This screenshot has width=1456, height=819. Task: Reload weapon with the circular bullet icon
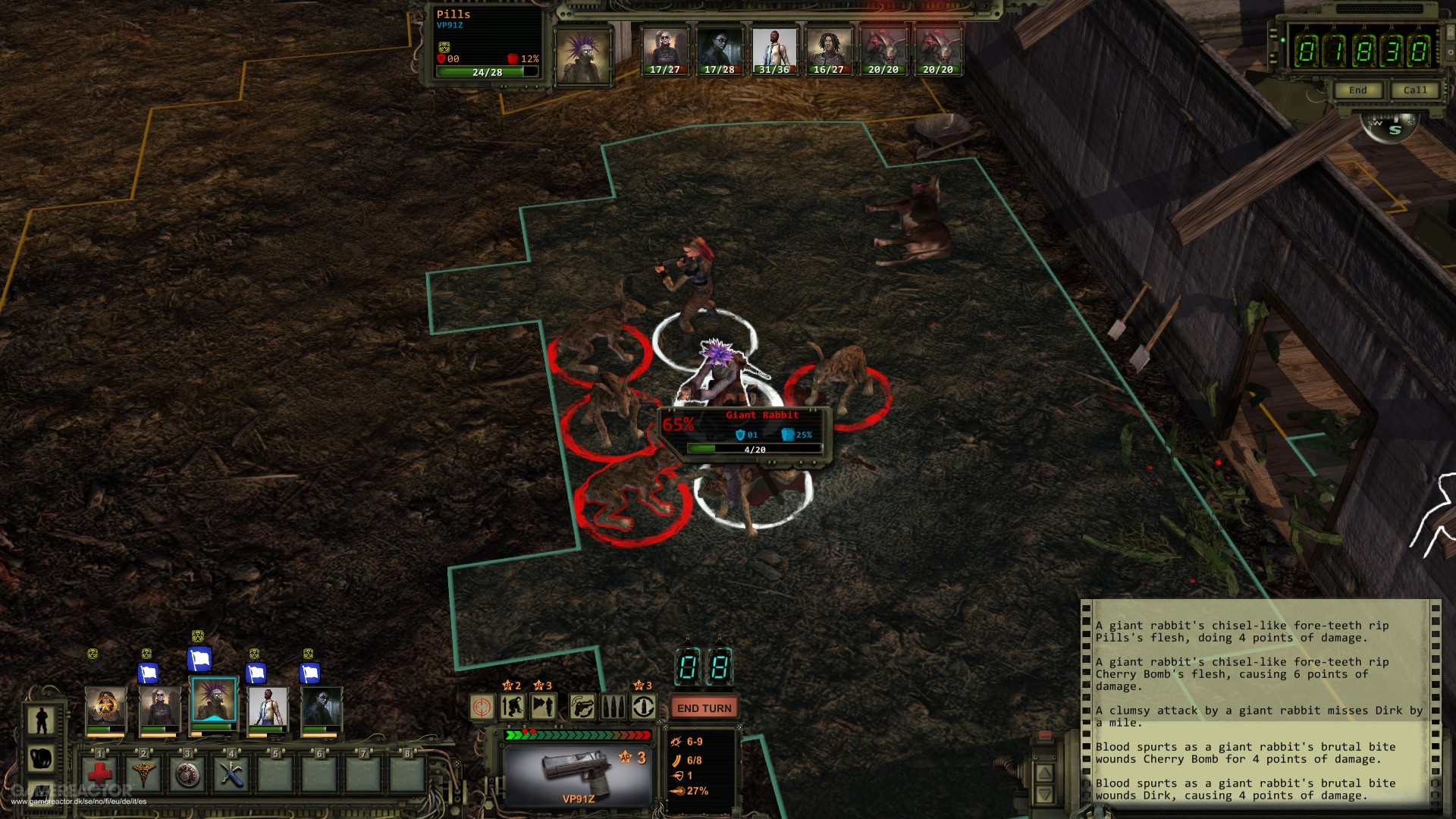click(x=644, y=708)
